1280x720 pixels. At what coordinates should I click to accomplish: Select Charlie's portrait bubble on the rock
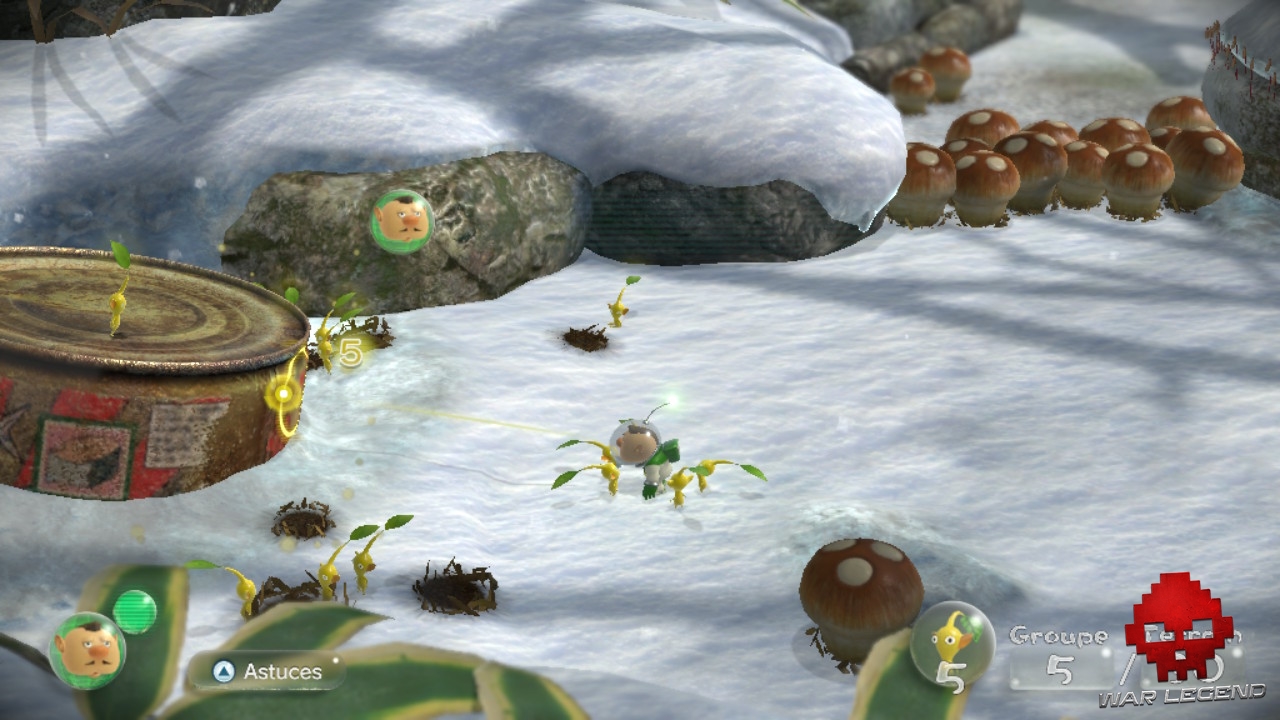click(402, 218)
